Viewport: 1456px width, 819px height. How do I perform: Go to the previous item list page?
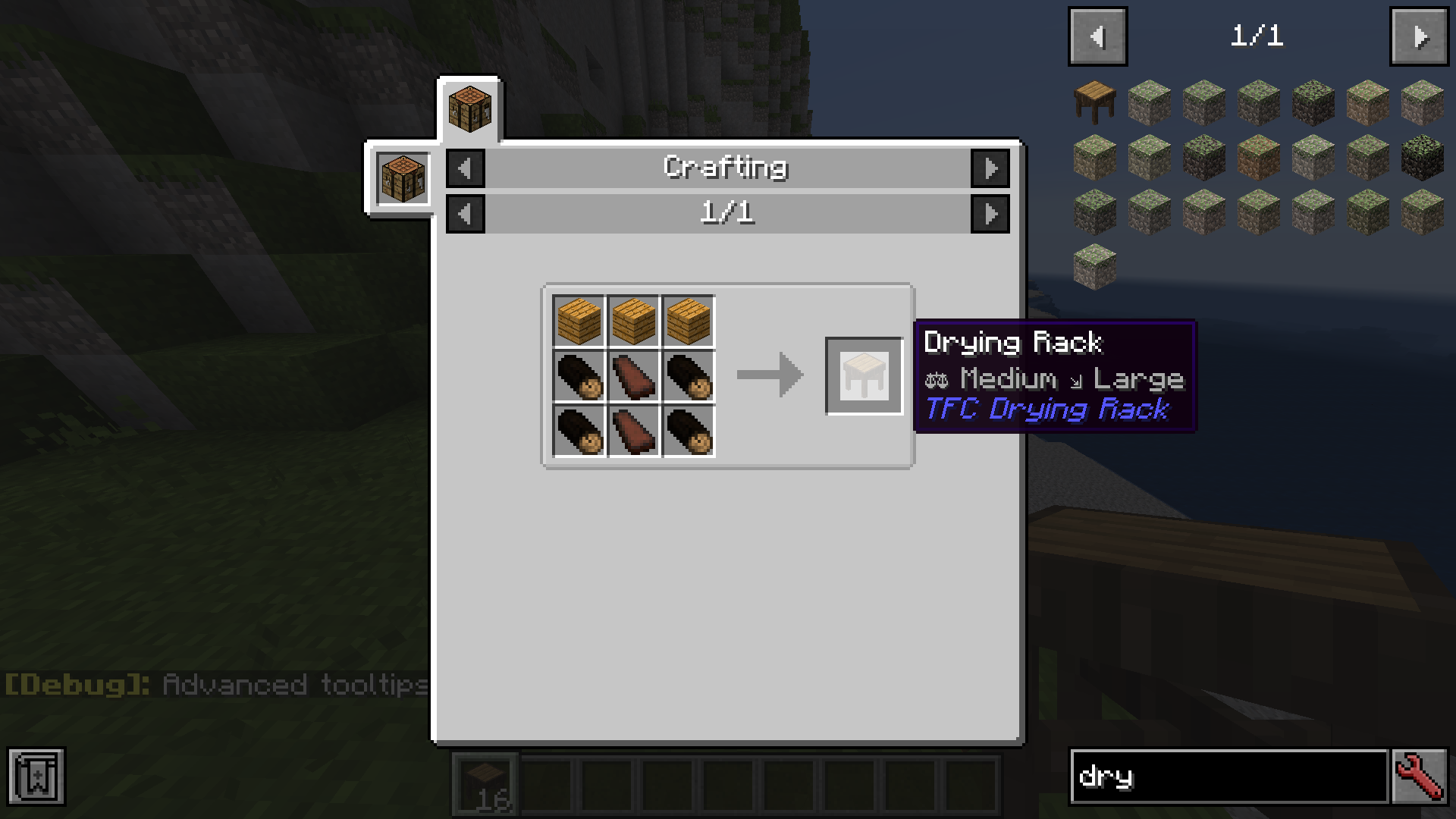click(1097, 36)
